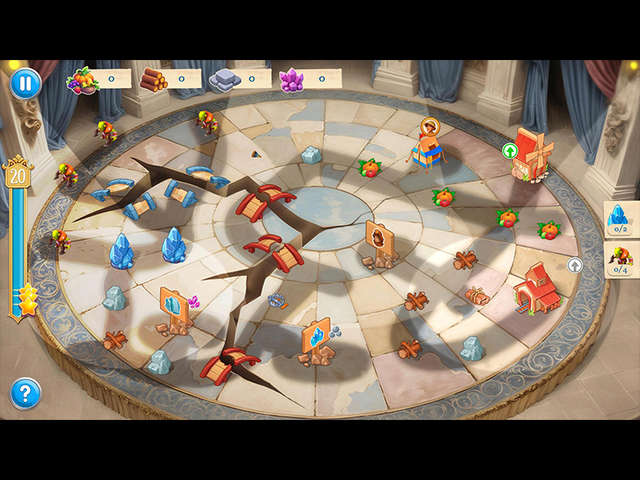The width and height of the screenshot is (640, 480).
Task: Select the blue crystal objective tracker
Action: (x=620, y=218)
